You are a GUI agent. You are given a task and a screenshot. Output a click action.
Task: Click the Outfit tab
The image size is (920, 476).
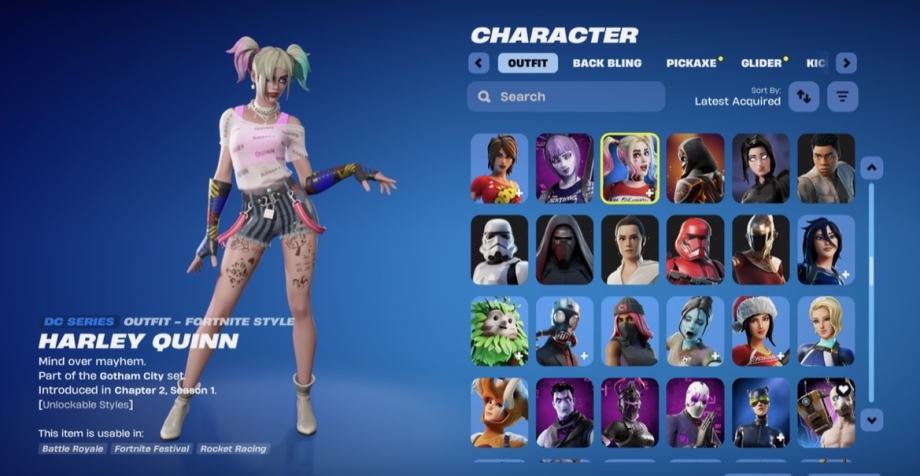click(x=528, y=63)
